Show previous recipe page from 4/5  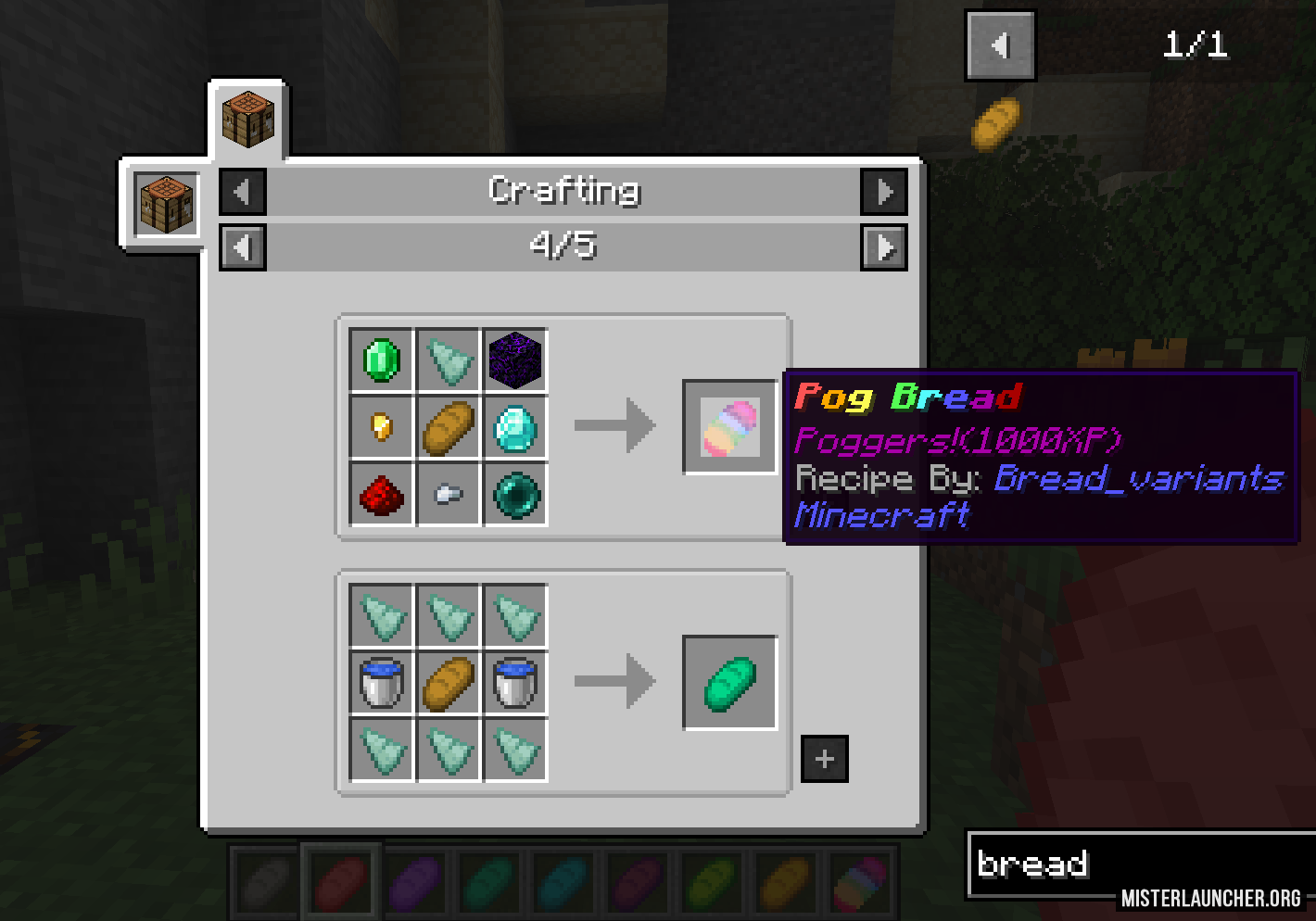click(243, 247)
